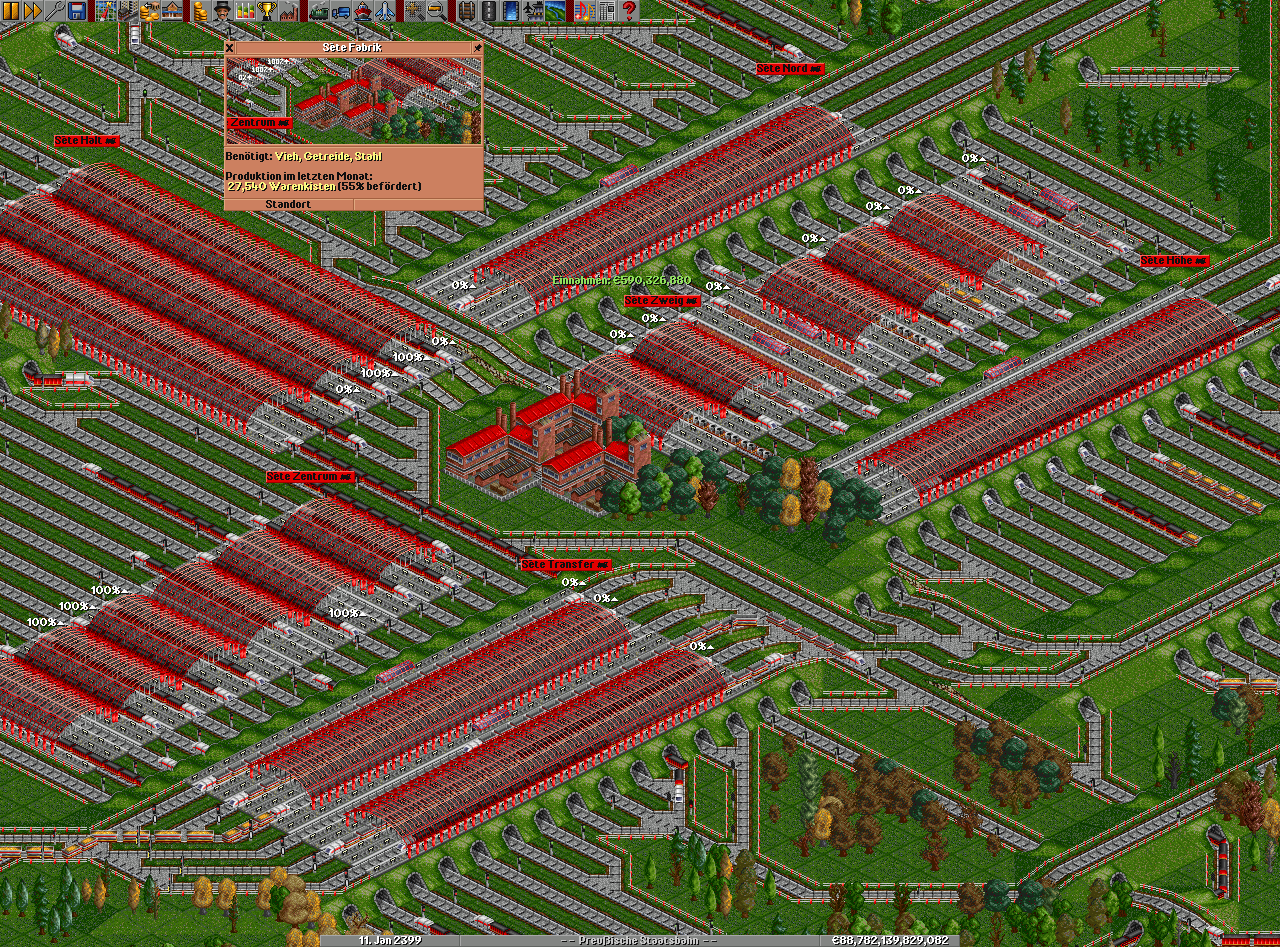Screen dimensions: 1280x947
Task: Open the wrench game options menu
Action: [55, 11]
